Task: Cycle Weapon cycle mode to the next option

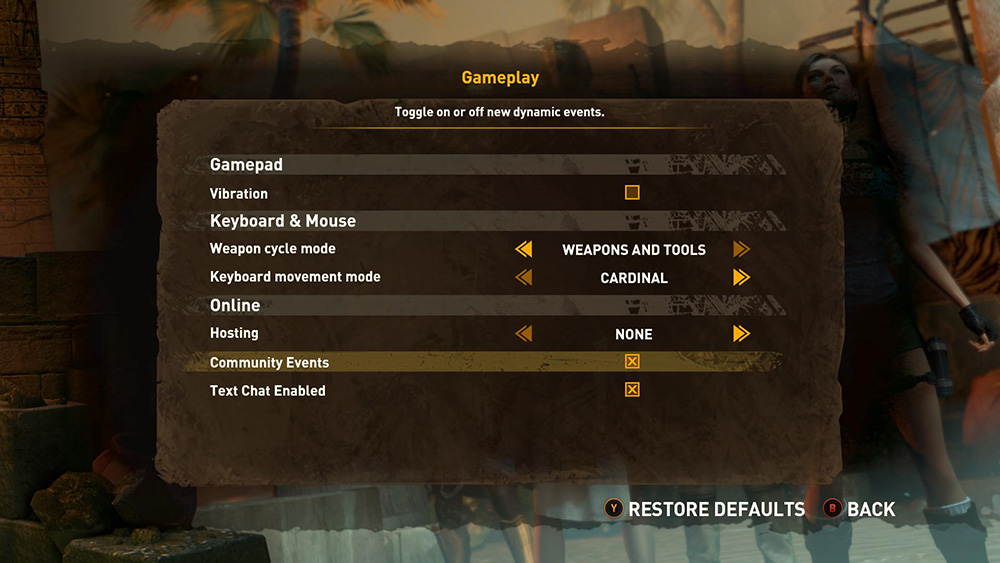Action: coord(741,249)
